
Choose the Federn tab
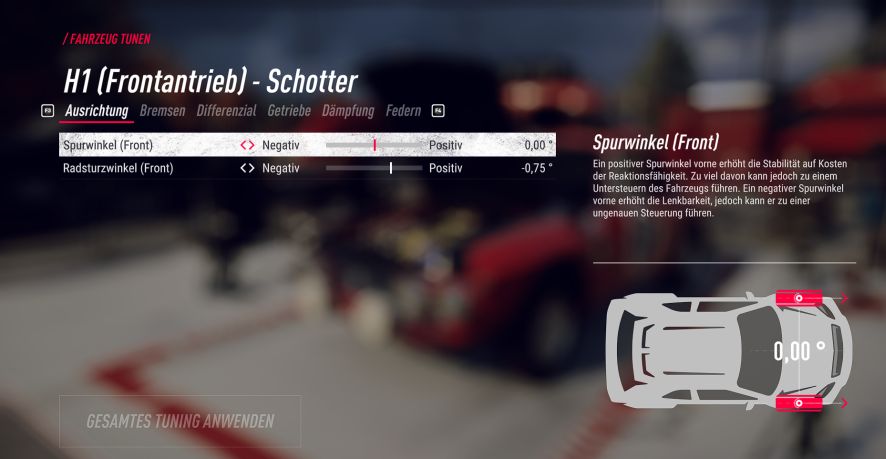tap(403, 110)
